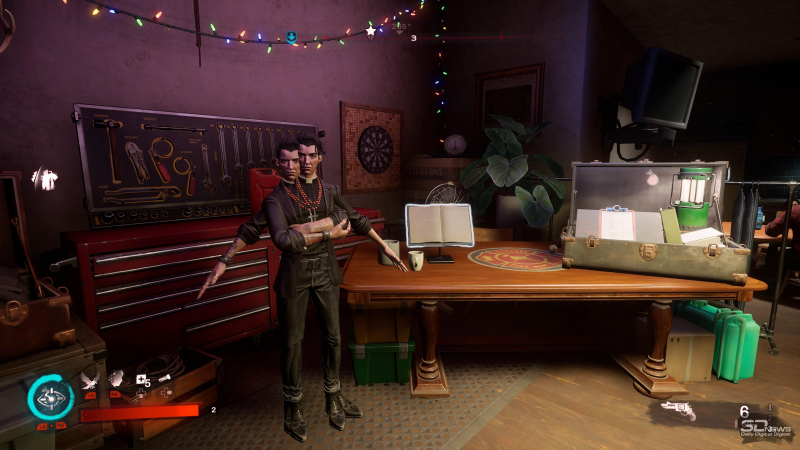
Task: Select the flashlight item icon
Action: [165, 378]
